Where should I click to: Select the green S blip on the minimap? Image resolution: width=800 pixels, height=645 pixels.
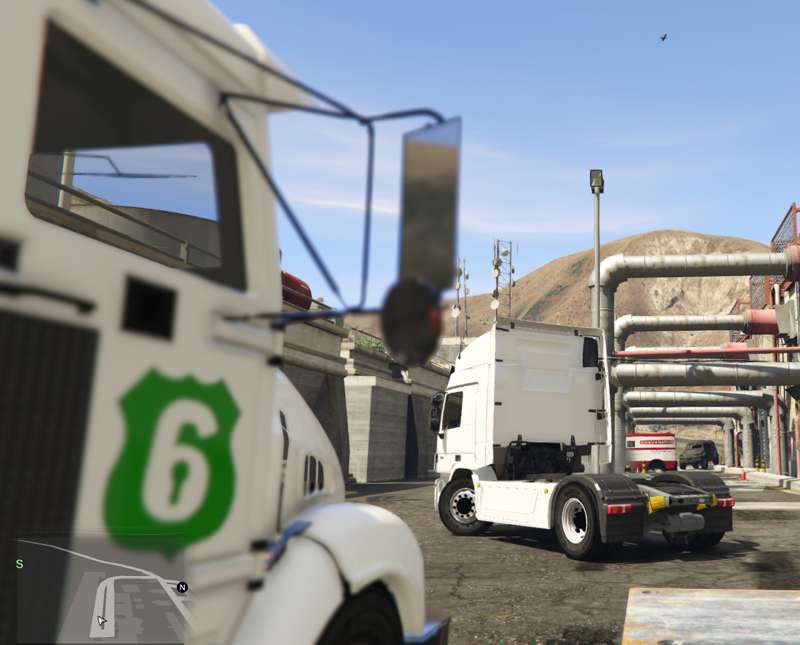(x=19, y=564)
